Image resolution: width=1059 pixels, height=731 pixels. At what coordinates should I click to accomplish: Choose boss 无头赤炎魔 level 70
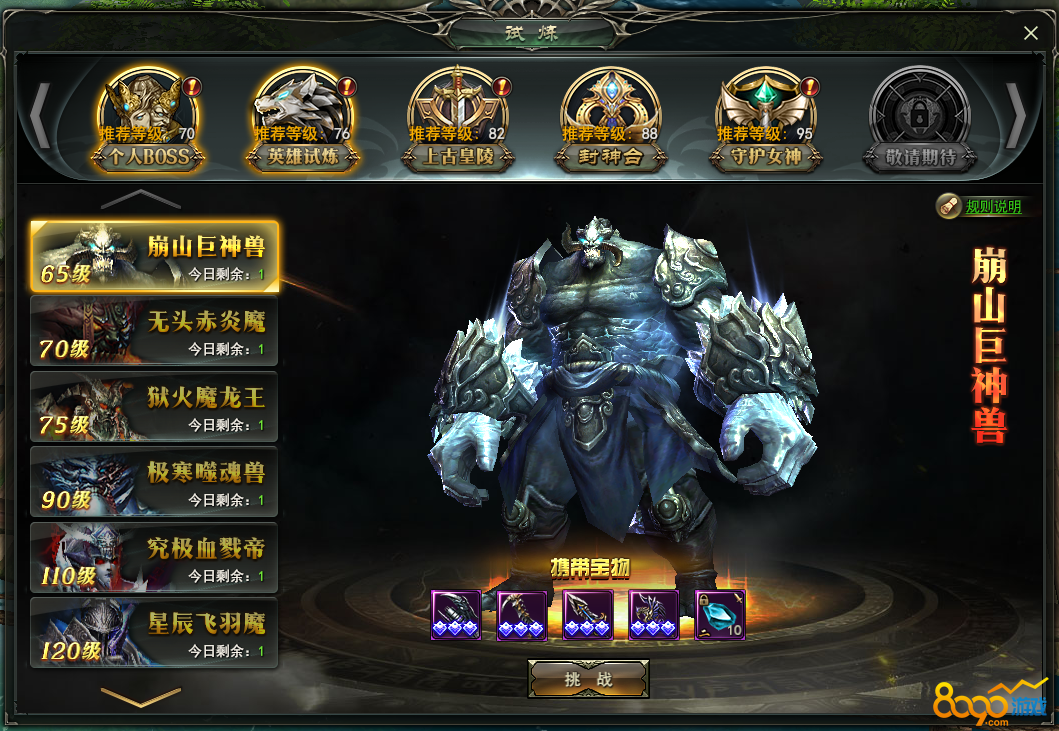[155, 331]
